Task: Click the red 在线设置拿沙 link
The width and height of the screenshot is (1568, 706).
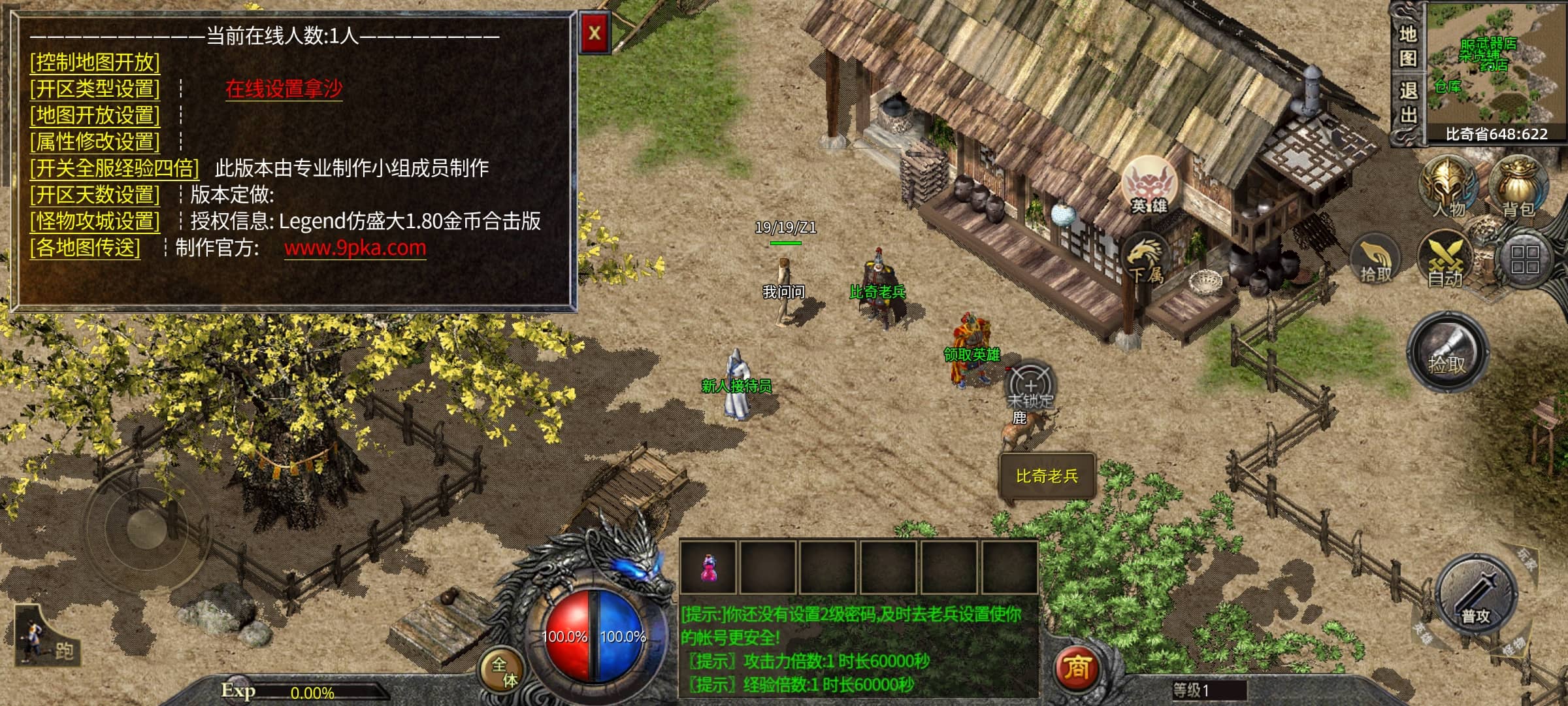Action: click(x=284, y=88)
